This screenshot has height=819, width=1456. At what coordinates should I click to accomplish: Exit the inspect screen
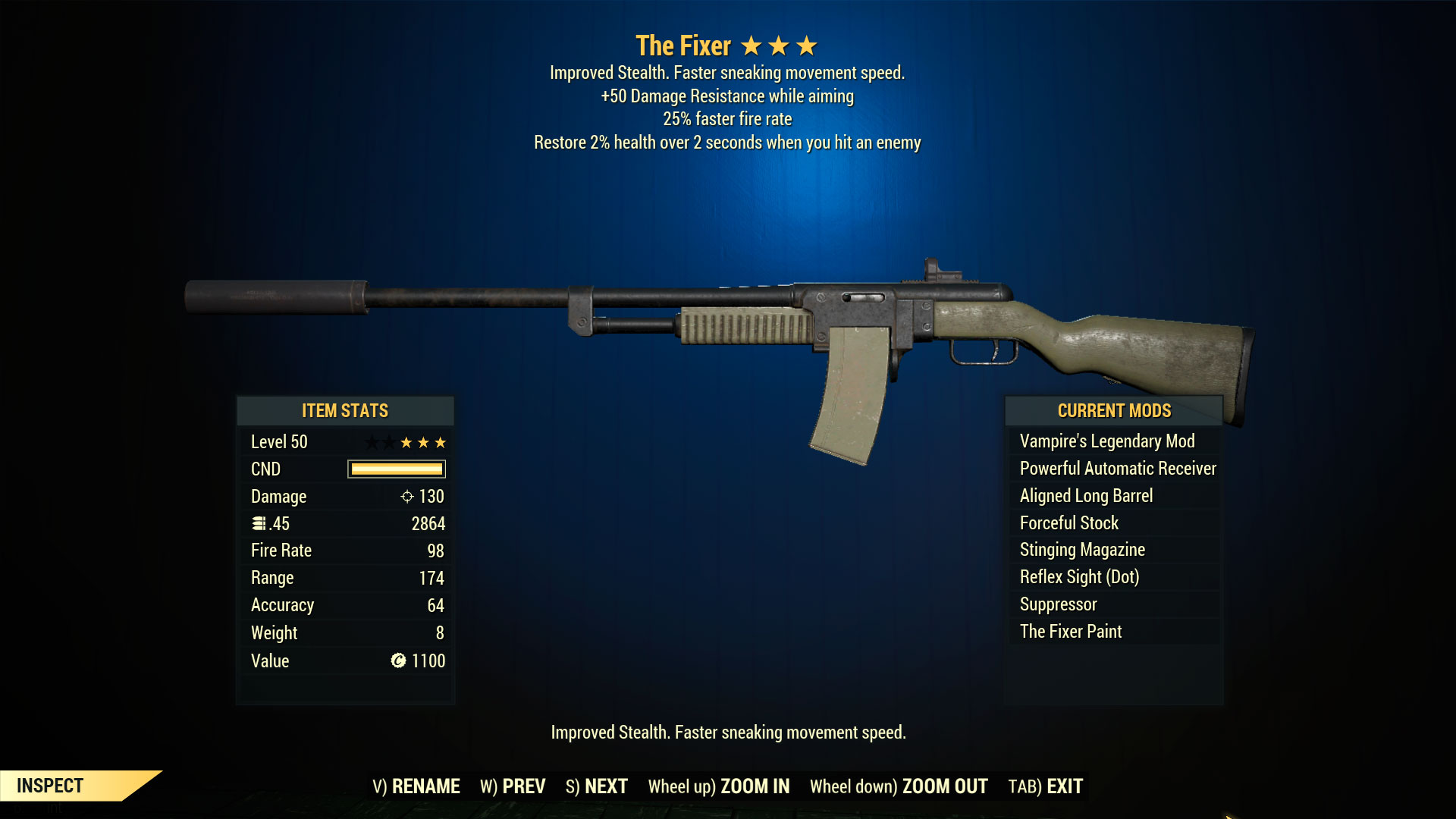[1046, 786]
